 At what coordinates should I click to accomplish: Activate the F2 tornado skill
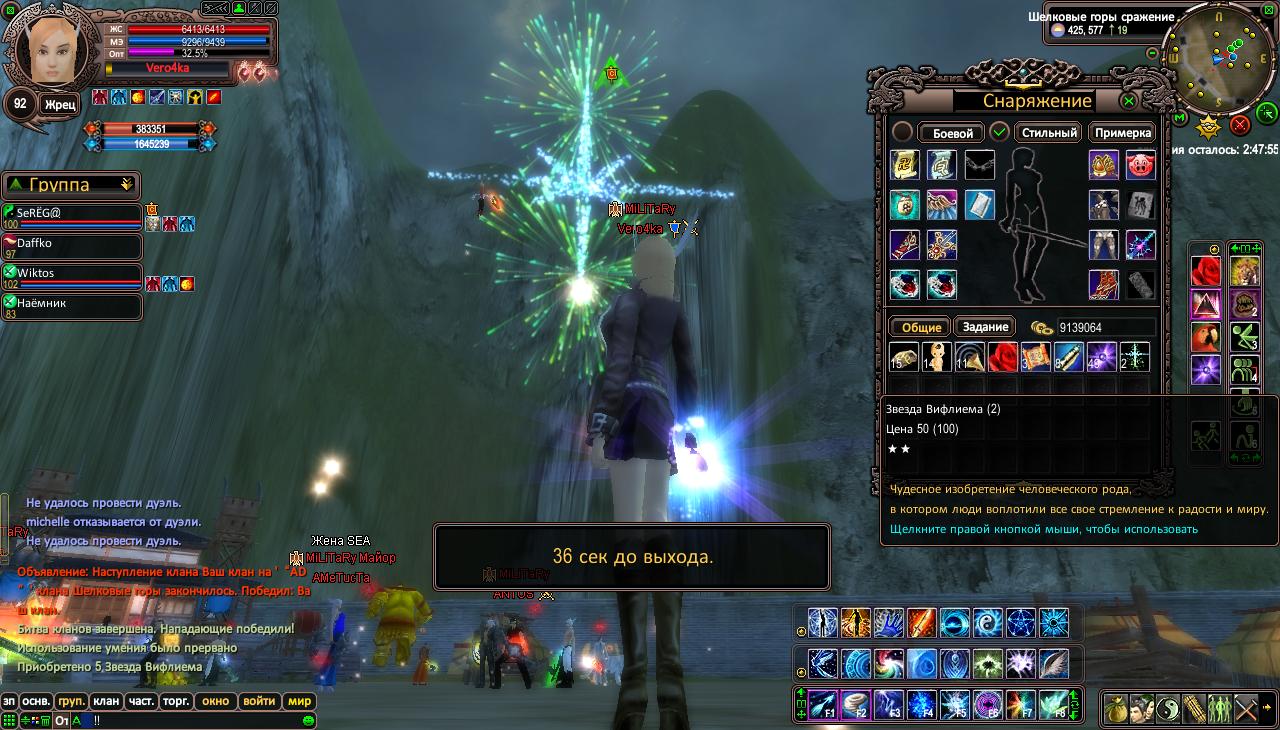(x=855, y=705)
